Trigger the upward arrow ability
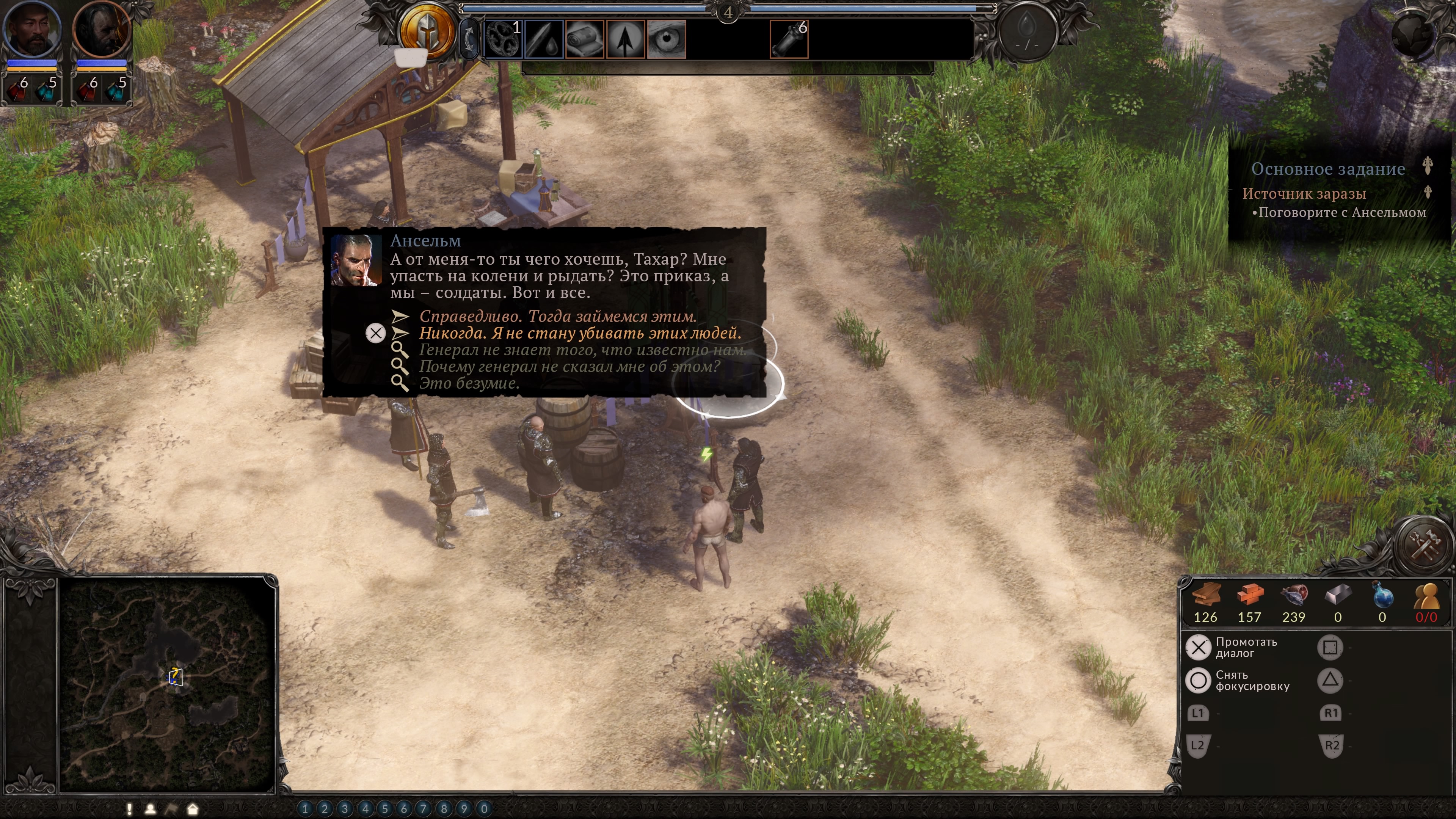 [x=625, y=39]
